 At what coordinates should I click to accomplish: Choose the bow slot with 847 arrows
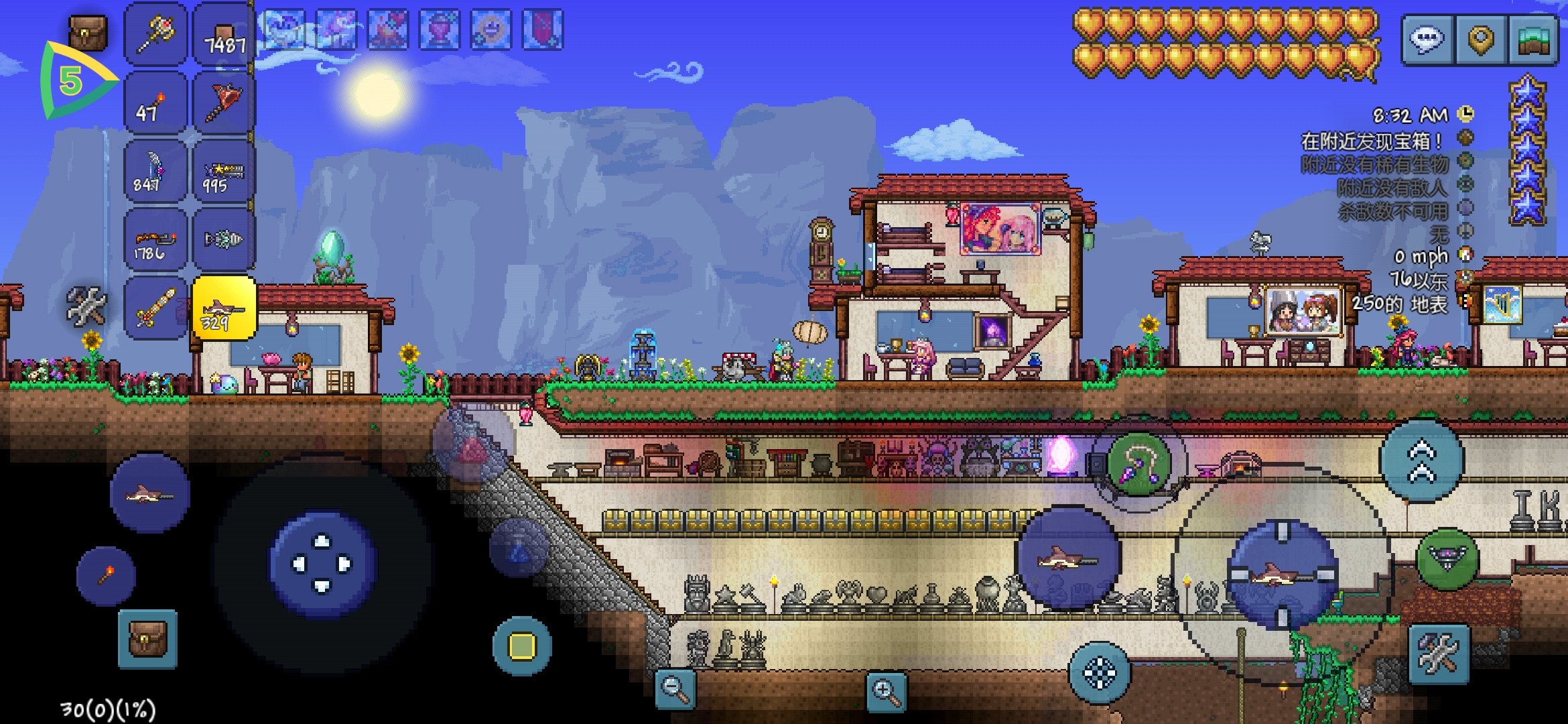[x=155, y=171]
